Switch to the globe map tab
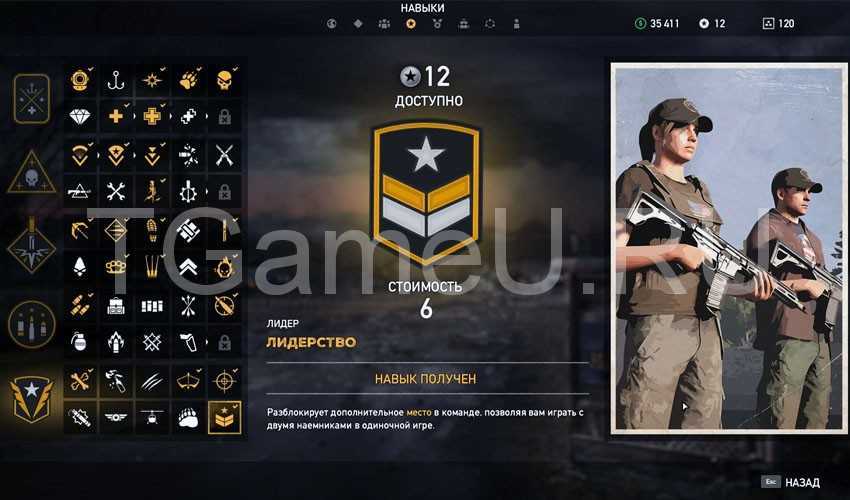 tap(333, 23)
